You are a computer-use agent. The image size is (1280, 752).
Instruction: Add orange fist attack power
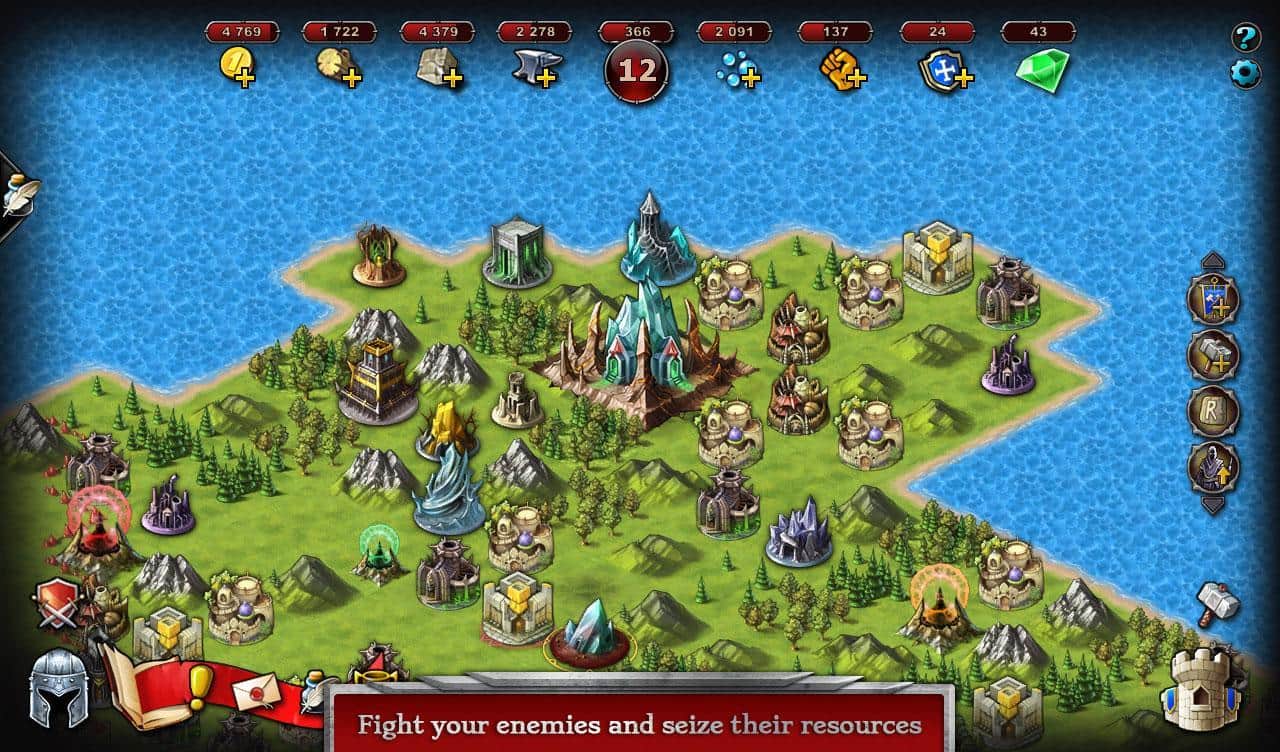(x=842, y=69)
